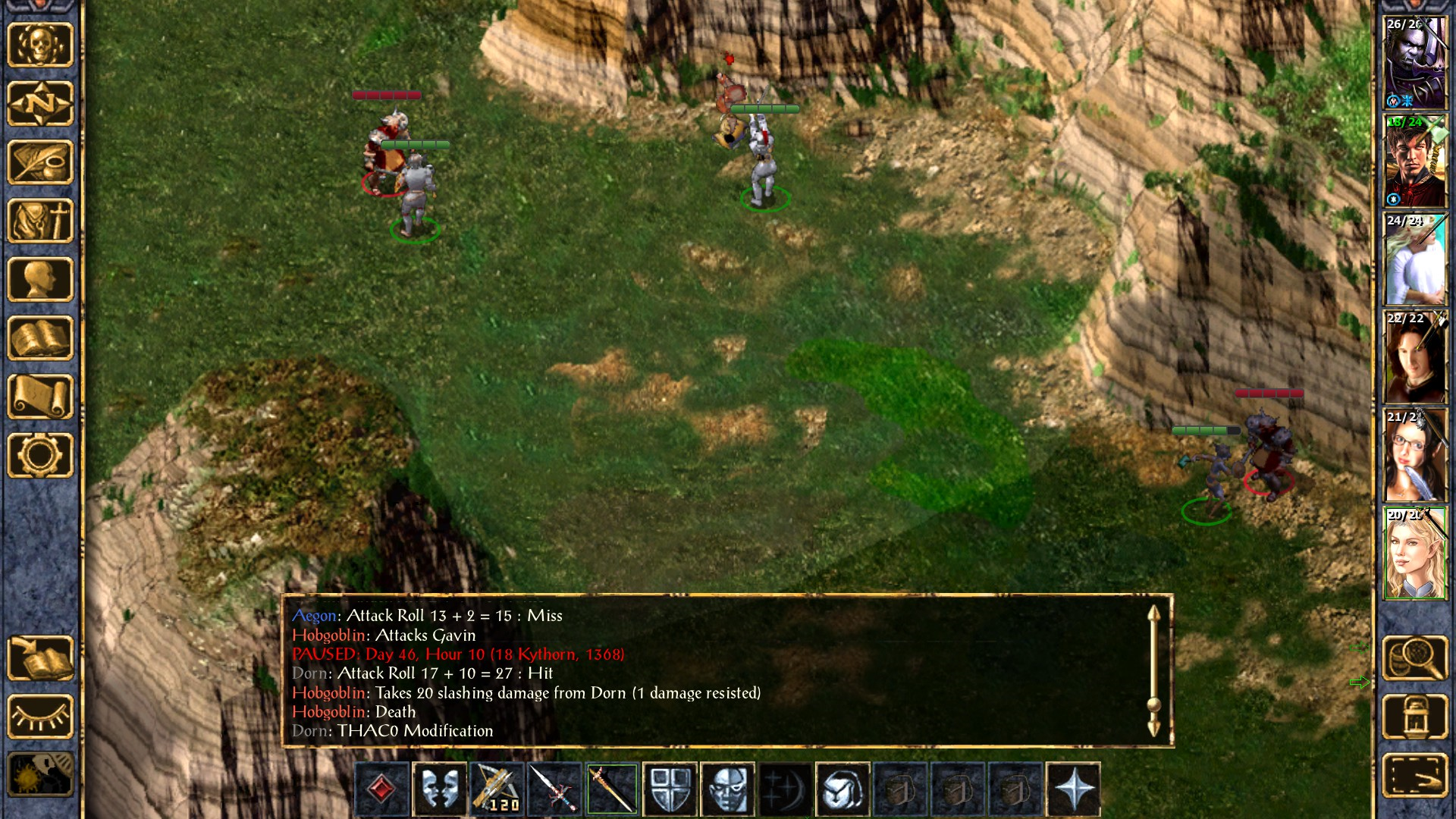This screenshot has height=819, width=1456.
Task: Open the journal quill icon
Action: (40, 162)
